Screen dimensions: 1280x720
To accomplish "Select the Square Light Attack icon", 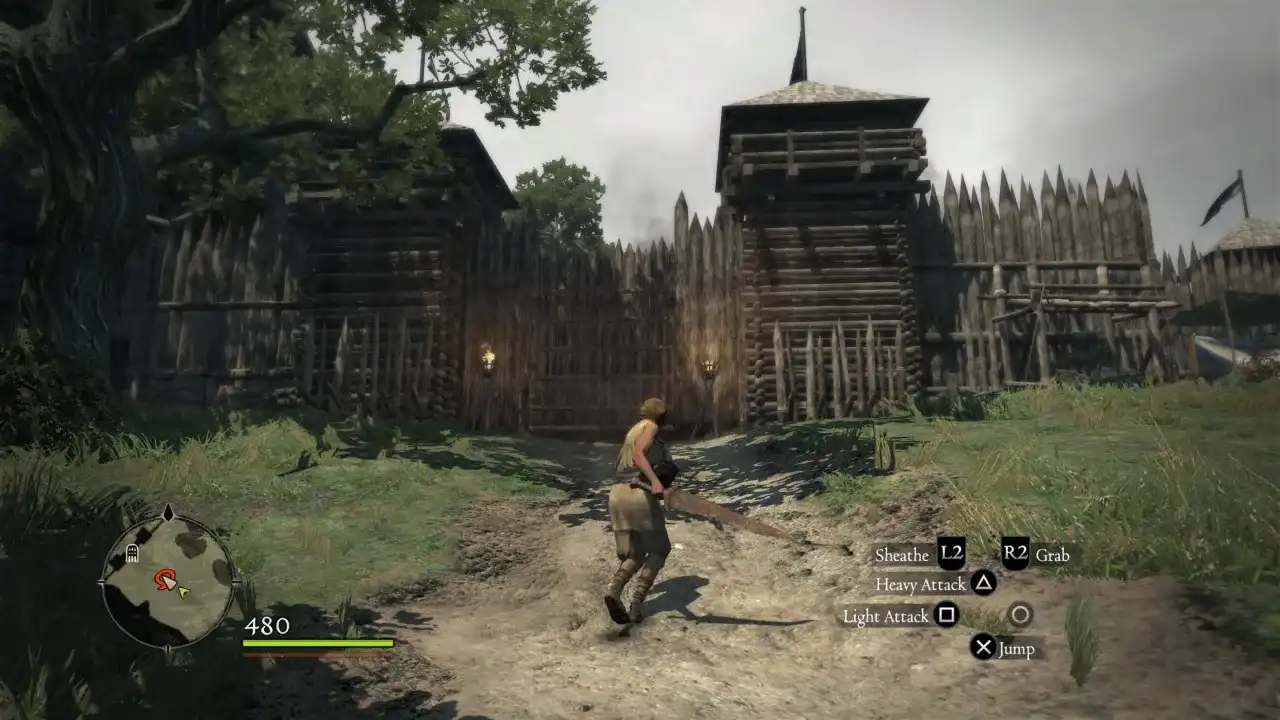I will tap(947, 615).
